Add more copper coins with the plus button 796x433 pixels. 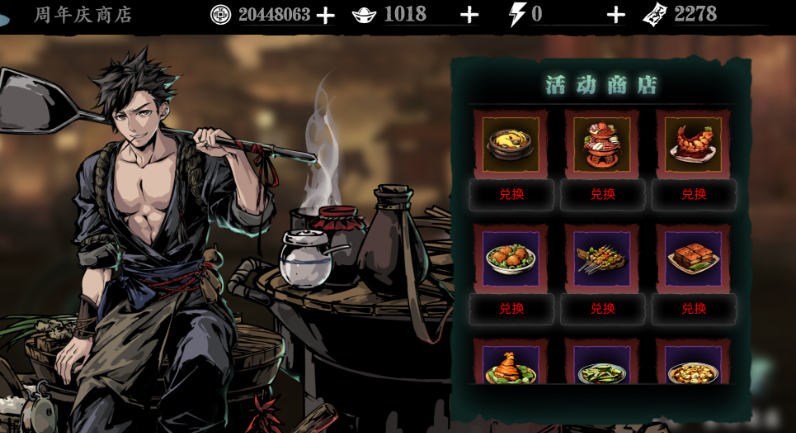tap(325, 15)
